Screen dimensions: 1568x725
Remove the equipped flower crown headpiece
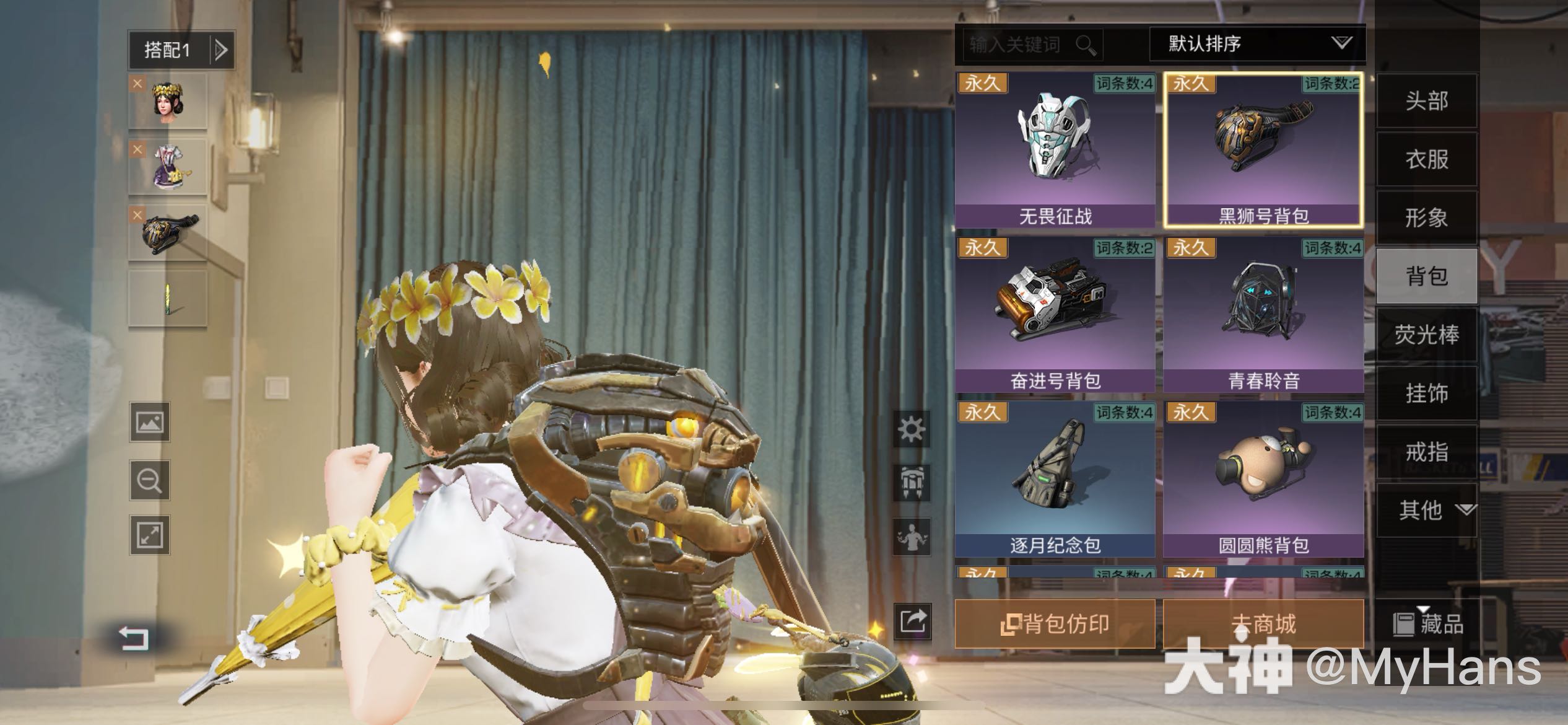click(137, 84)
